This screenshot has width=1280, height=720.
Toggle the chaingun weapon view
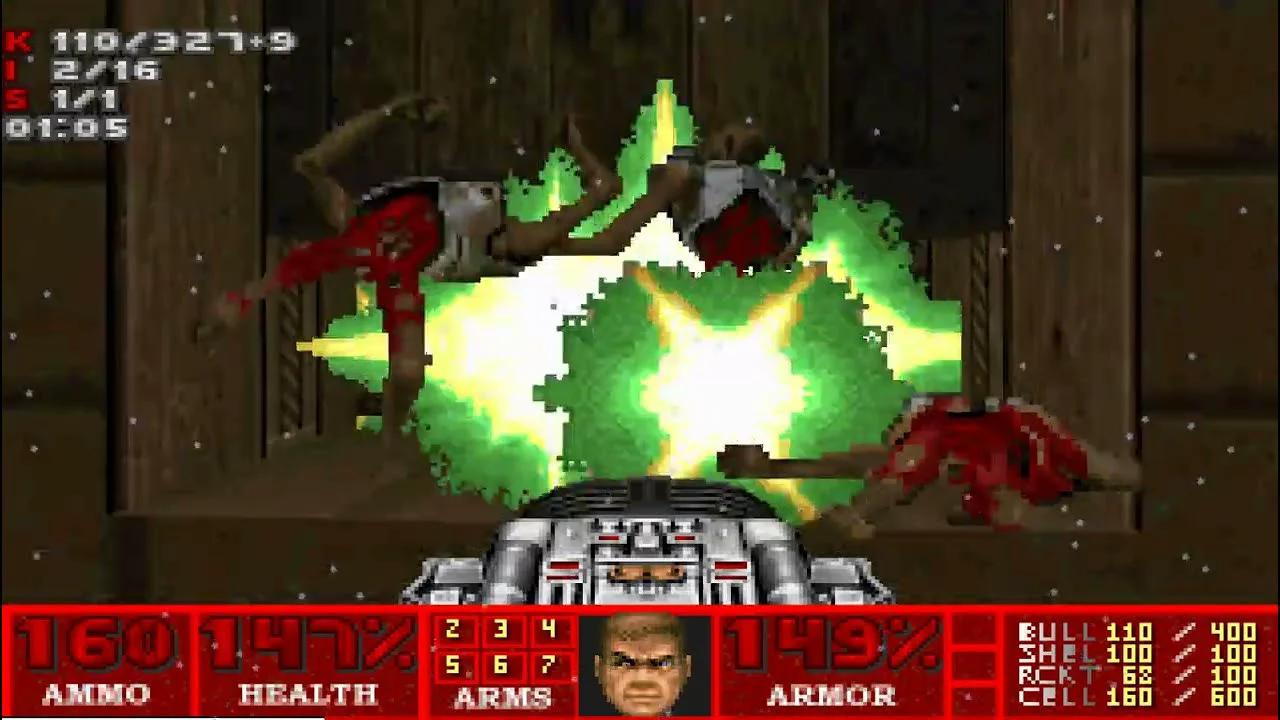(640, 550)
